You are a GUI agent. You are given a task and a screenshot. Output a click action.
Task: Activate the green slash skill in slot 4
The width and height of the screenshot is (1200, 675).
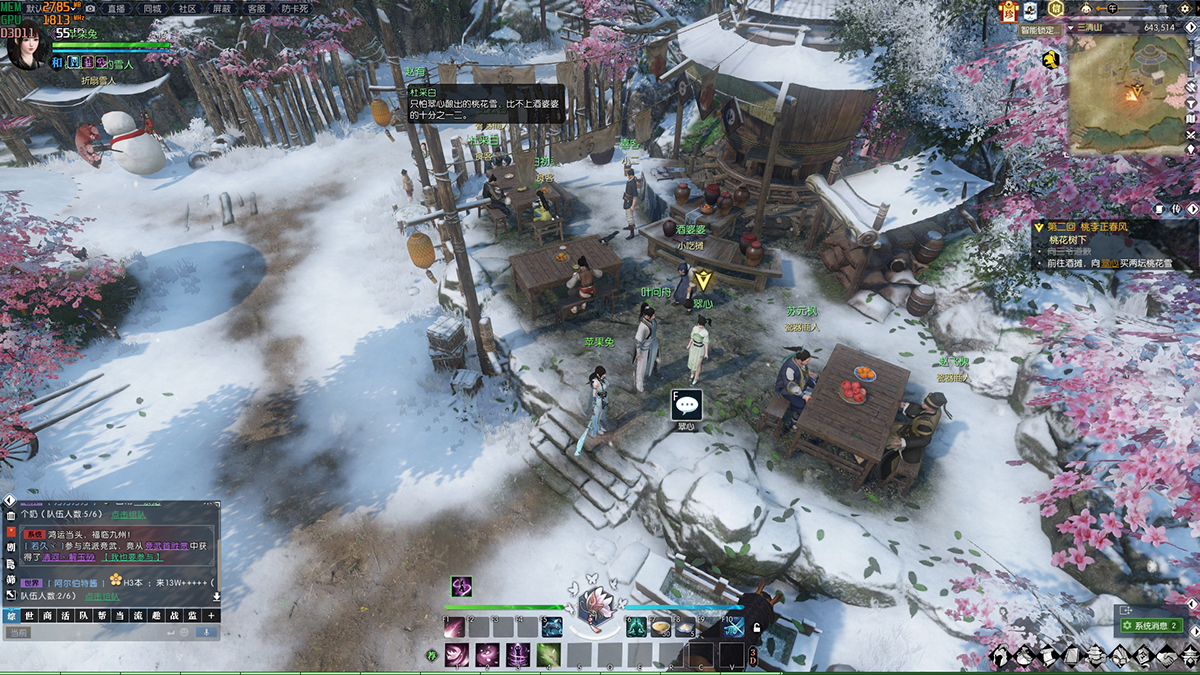click(547, 656)
